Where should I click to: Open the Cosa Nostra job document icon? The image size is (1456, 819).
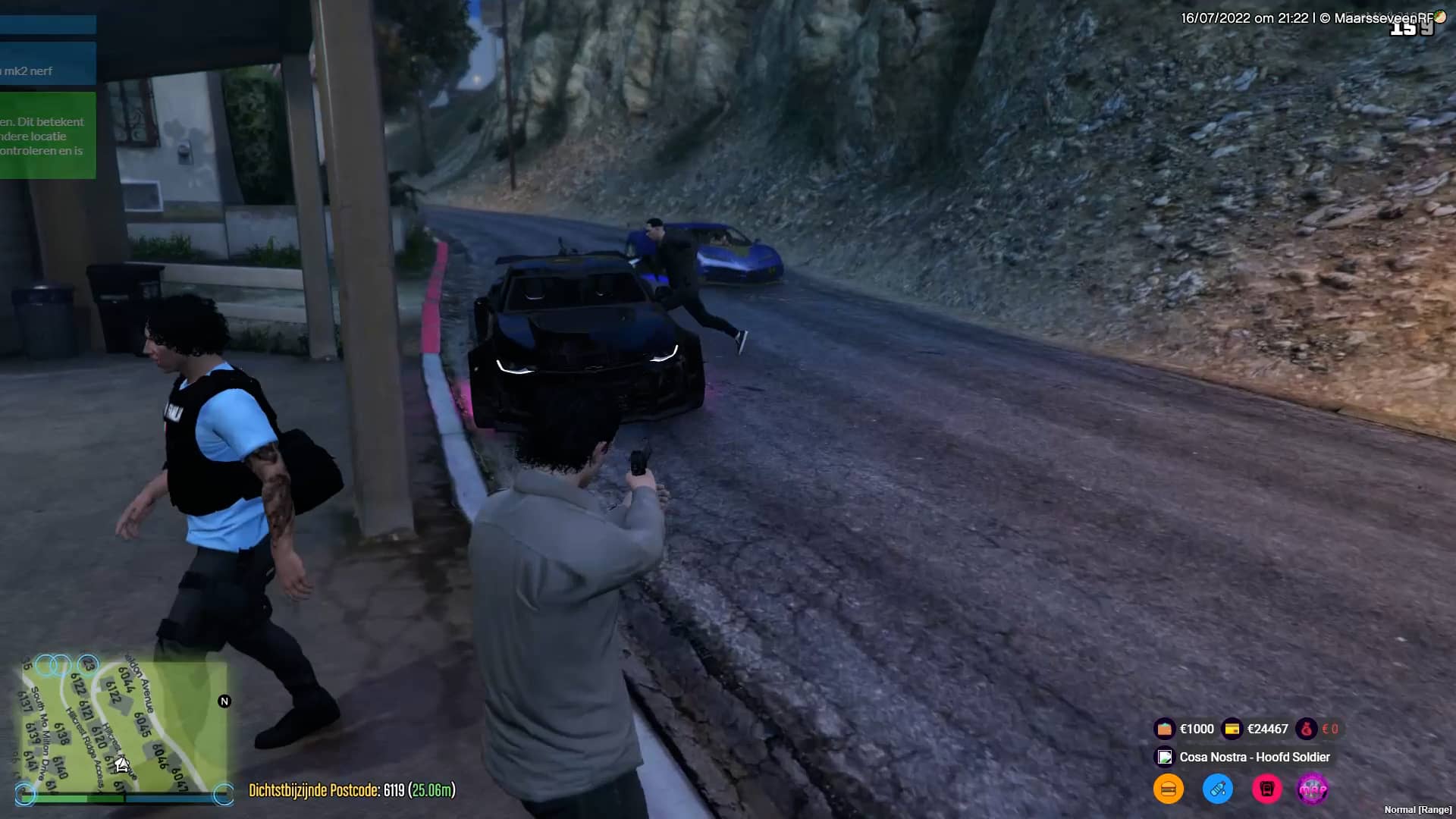(x=1164, y=757)
